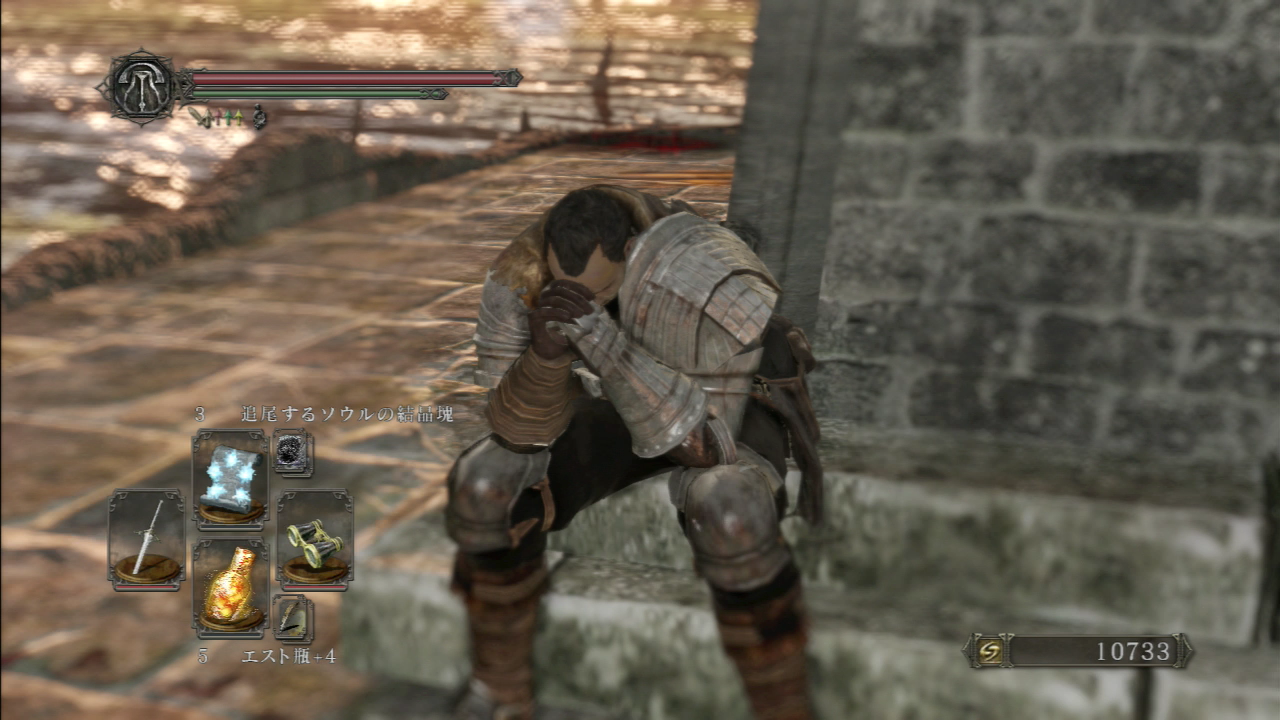Viewport: 1280px width, 720px height.
Task: Click the dark secondary spell slot icon
Action: (x=293, y=452)
